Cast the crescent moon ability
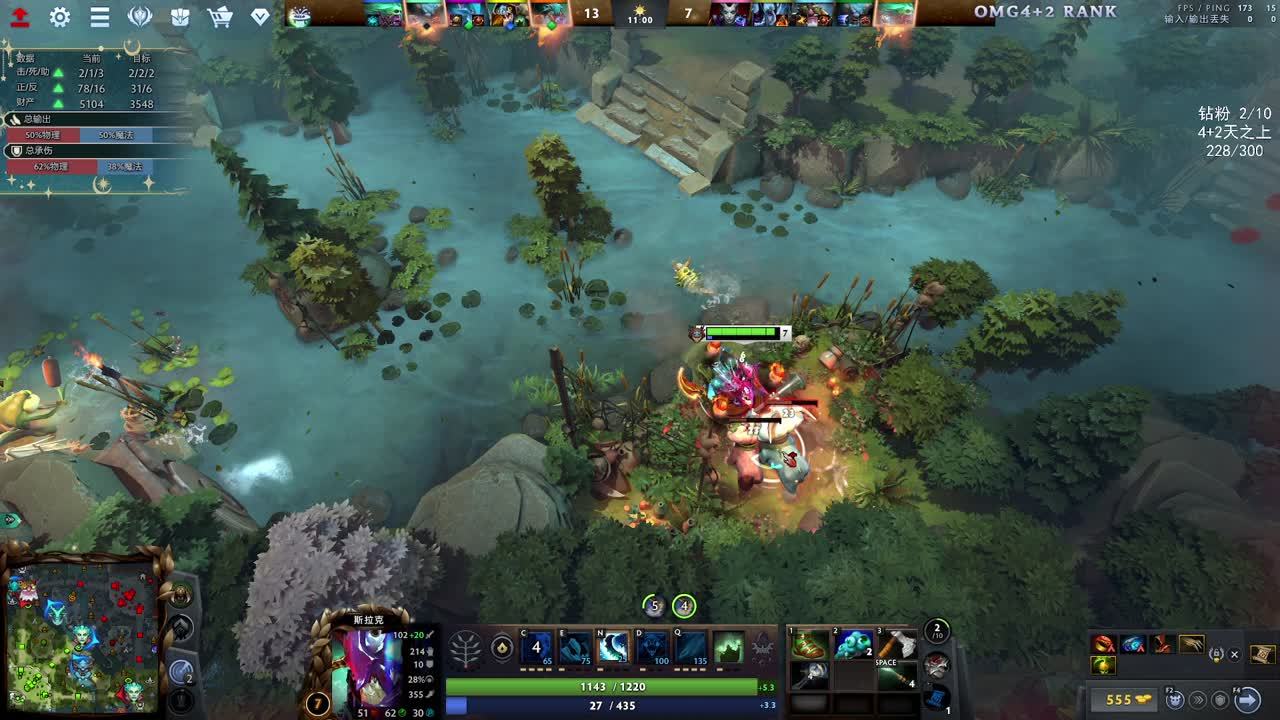 click(x=613, y=648)
